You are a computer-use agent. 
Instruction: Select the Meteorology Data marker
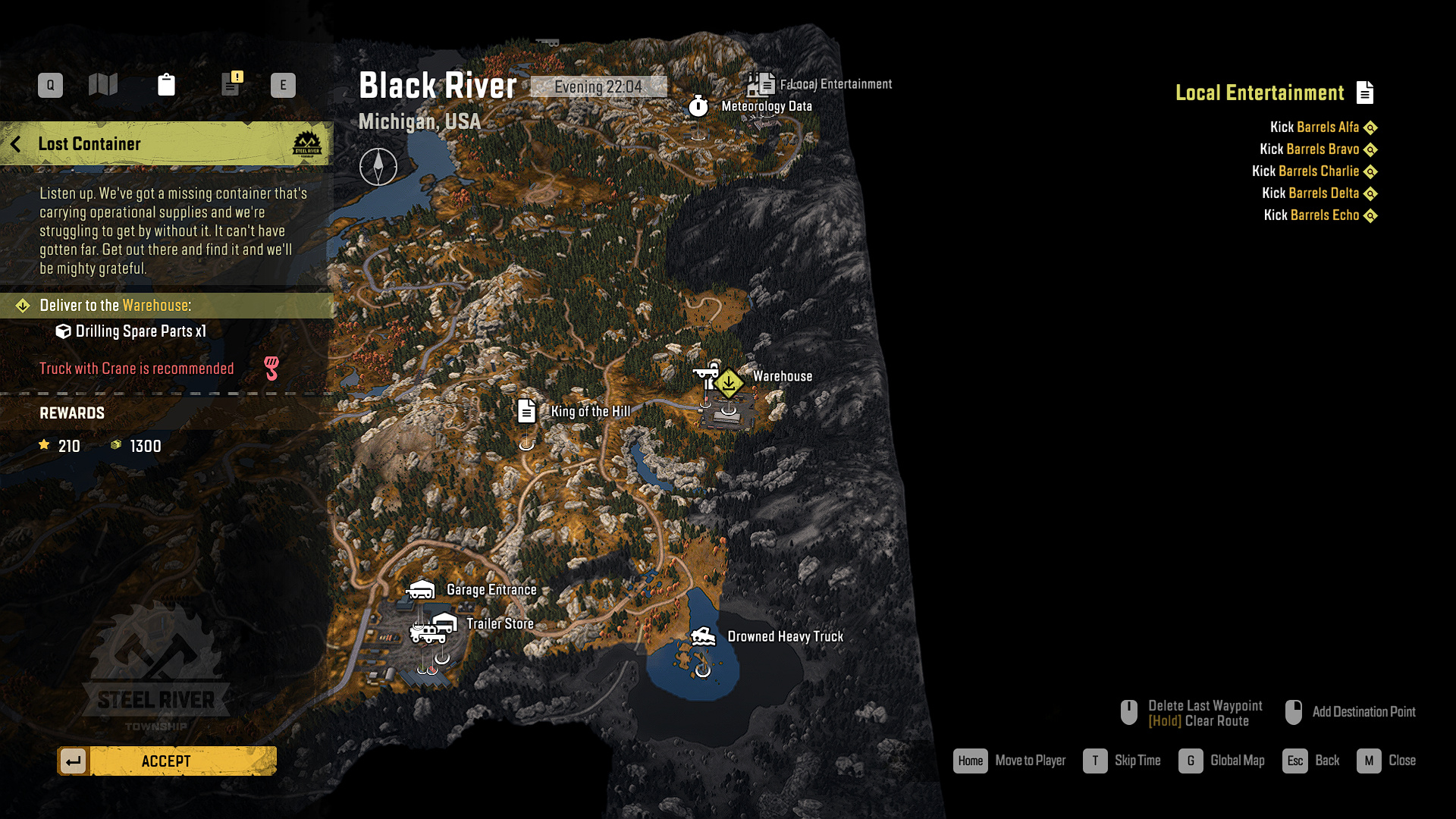(x=698, y=106)
